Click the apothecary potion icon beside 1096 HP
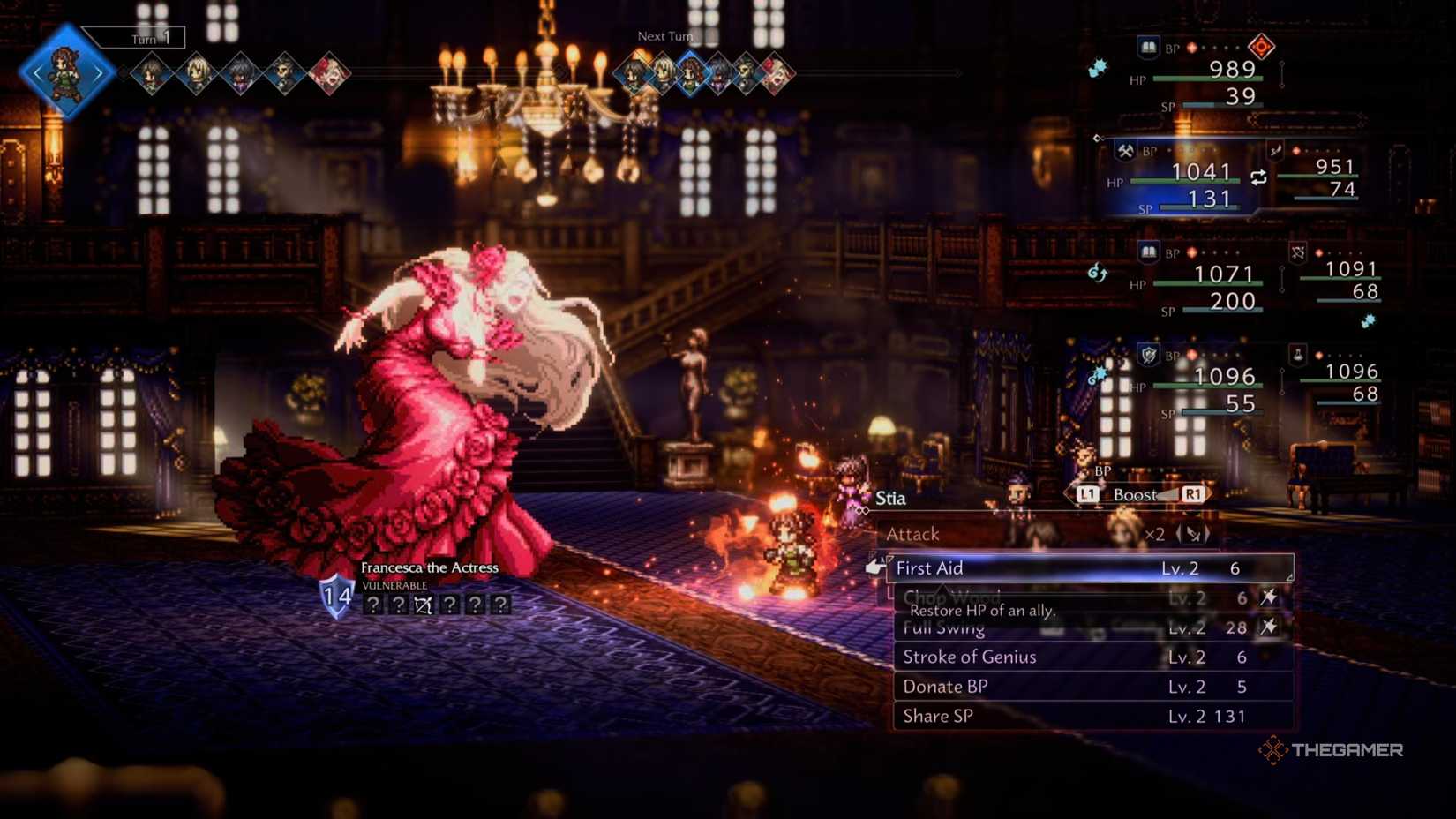Screen dimensions: 1456x819 click(1297, 355)
